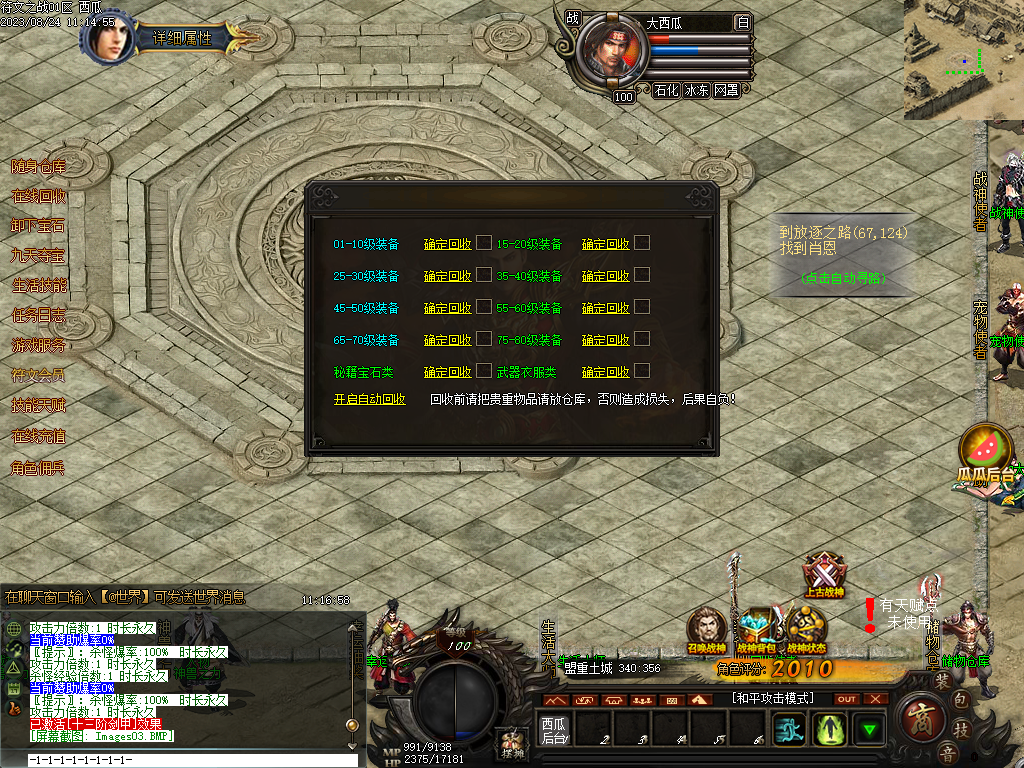Open 在线充值 online recharge
1024x768 pixels.
pyautogui.click(x=39, y=437)
